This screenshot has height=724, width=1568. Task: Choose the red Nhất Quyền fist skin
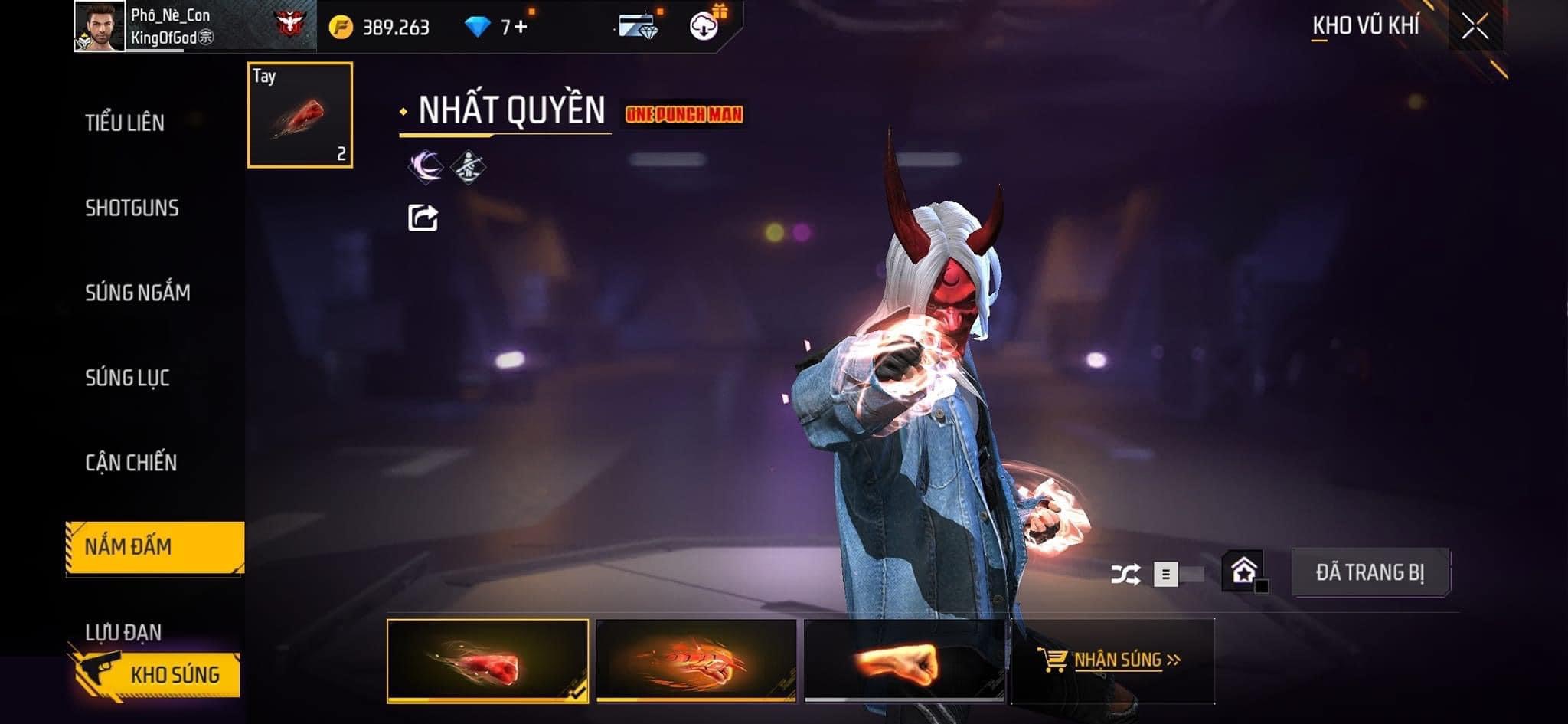tap(488, 661)
